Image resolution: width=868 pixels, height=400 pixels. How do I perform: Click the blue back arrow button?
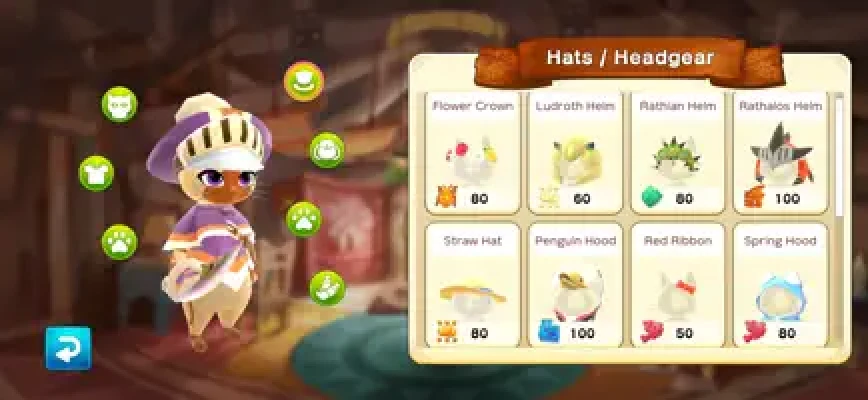[x=68, y=348]
